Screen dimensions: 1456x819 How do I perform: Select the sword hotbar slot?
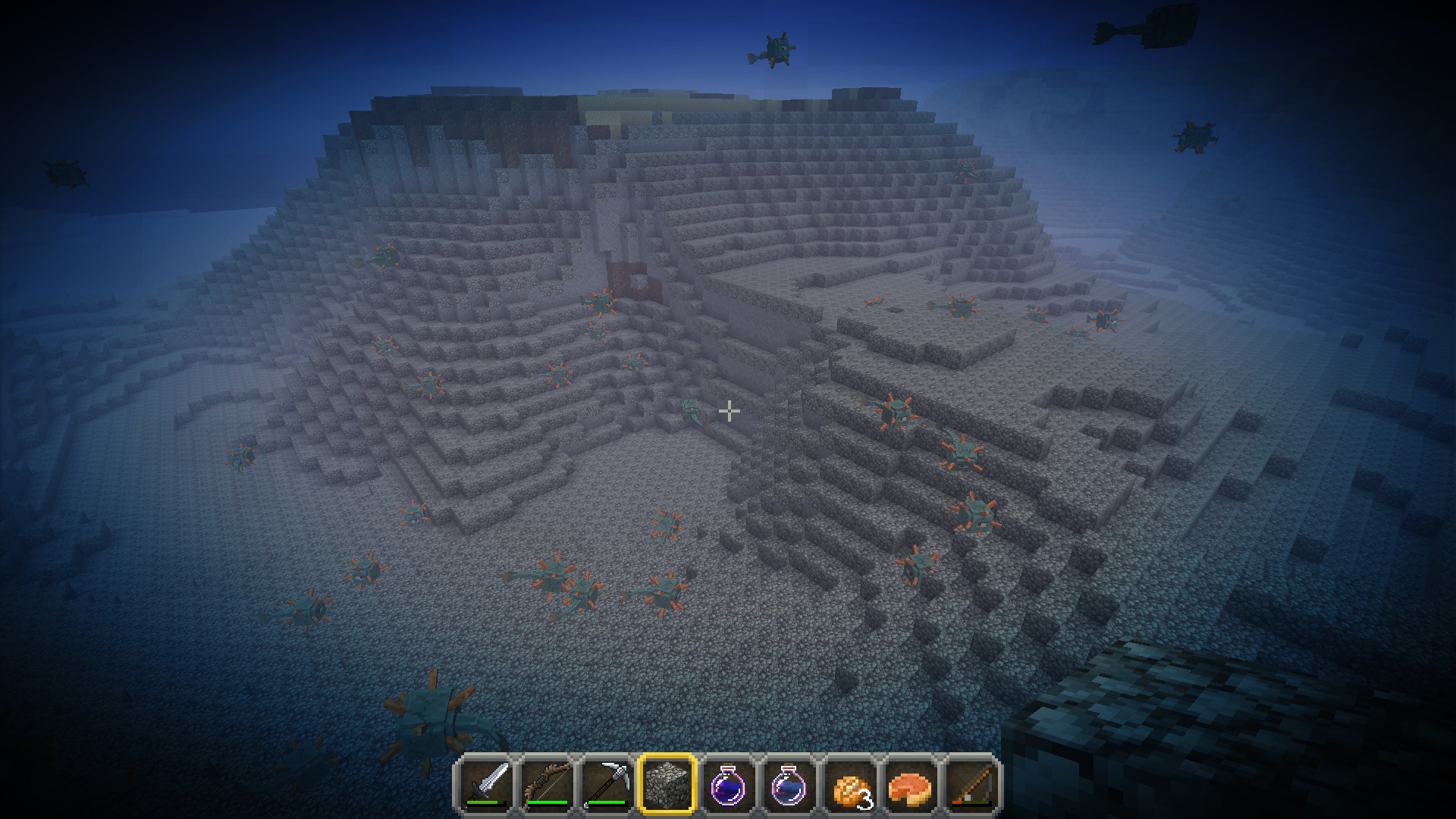485,784
